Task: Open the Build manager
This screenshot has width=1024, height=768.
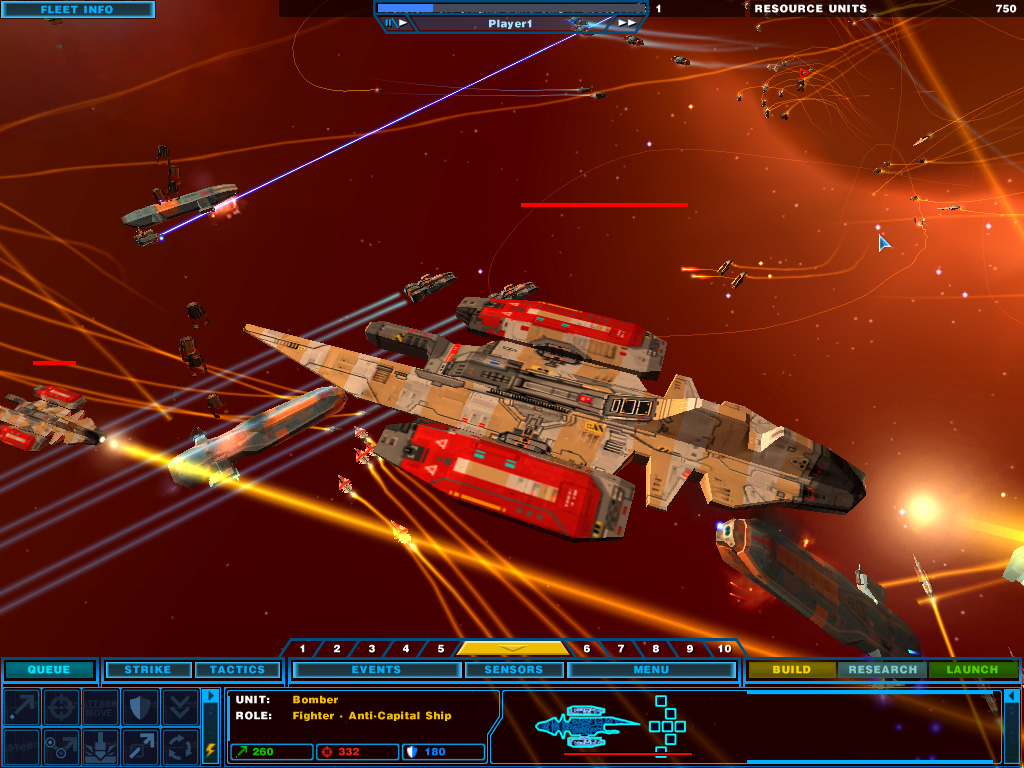Action: (791, 670)
